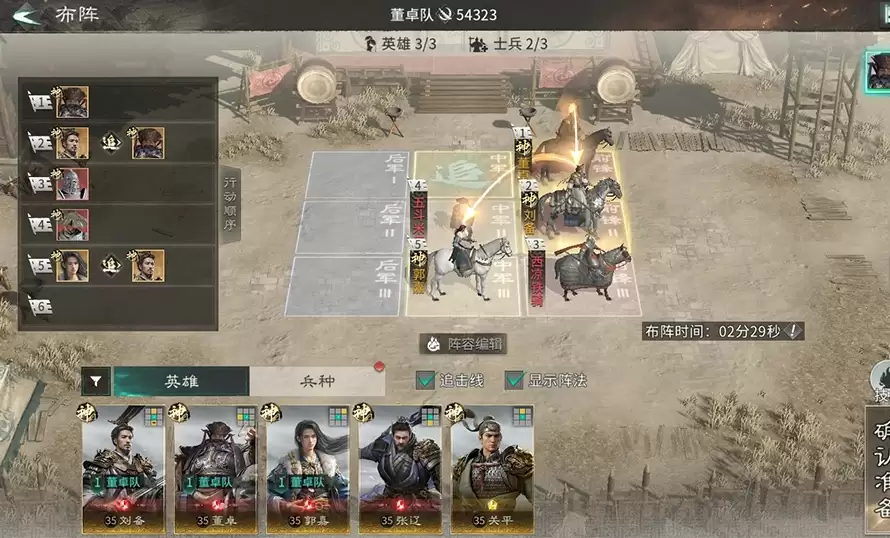The width and height of the screenshot is (890, 538).
Task: Switch to the 英雄 heroes tab
Action: [x=181, y=381]
